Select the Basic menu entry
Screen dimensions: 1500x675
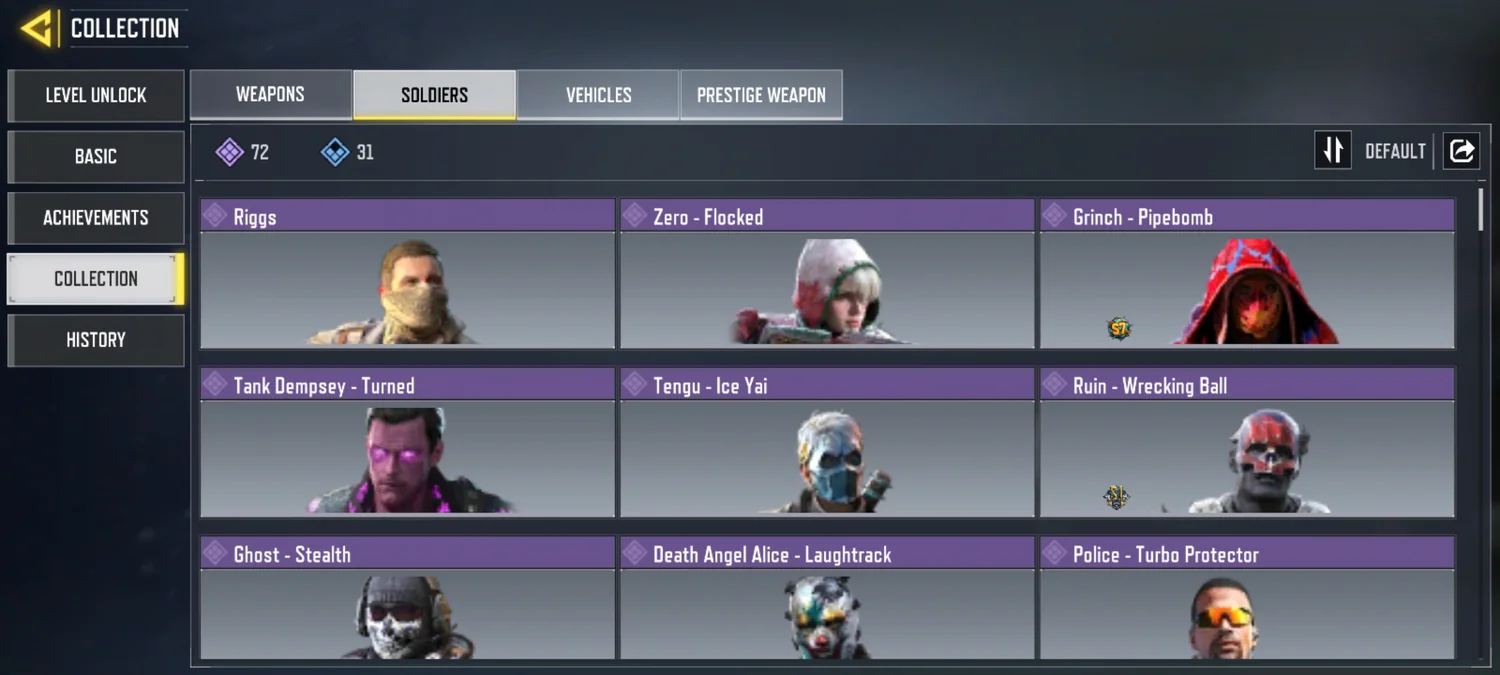[96, 157]
